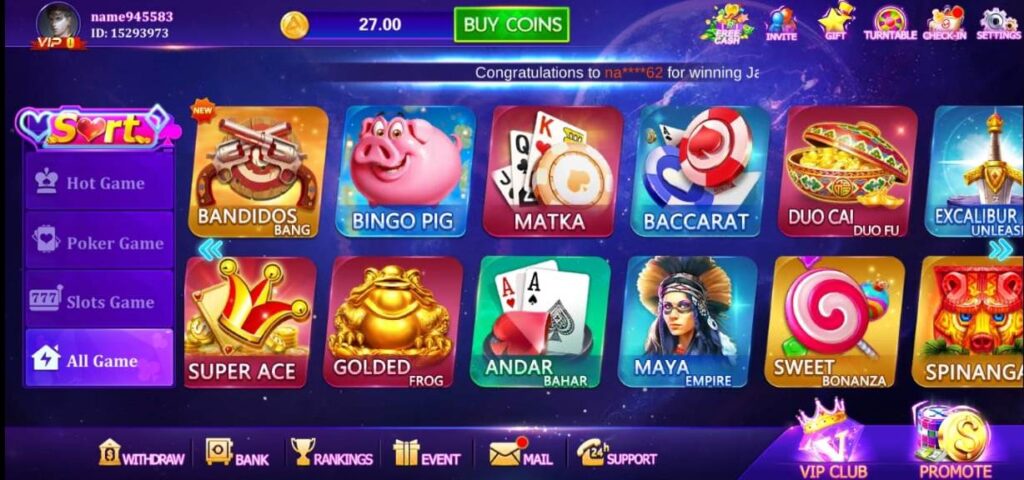Select the Andar Bahar game

pyautogui.click(x=540, y=322)
